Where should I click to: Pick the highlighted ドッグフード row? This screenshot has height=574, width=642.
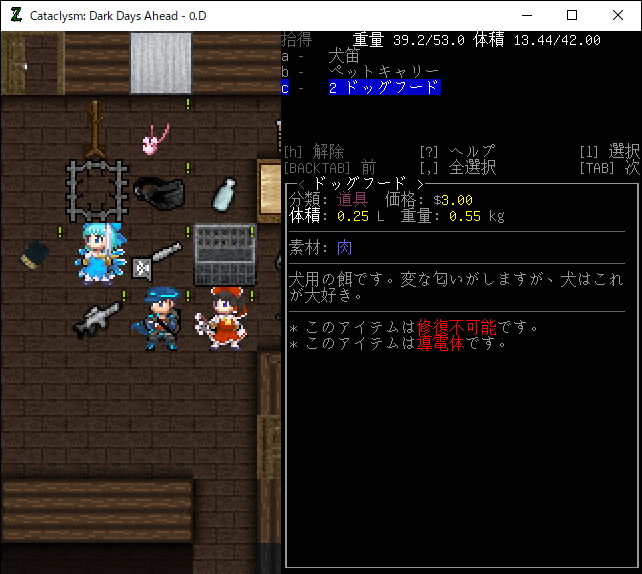coord(383,88)
